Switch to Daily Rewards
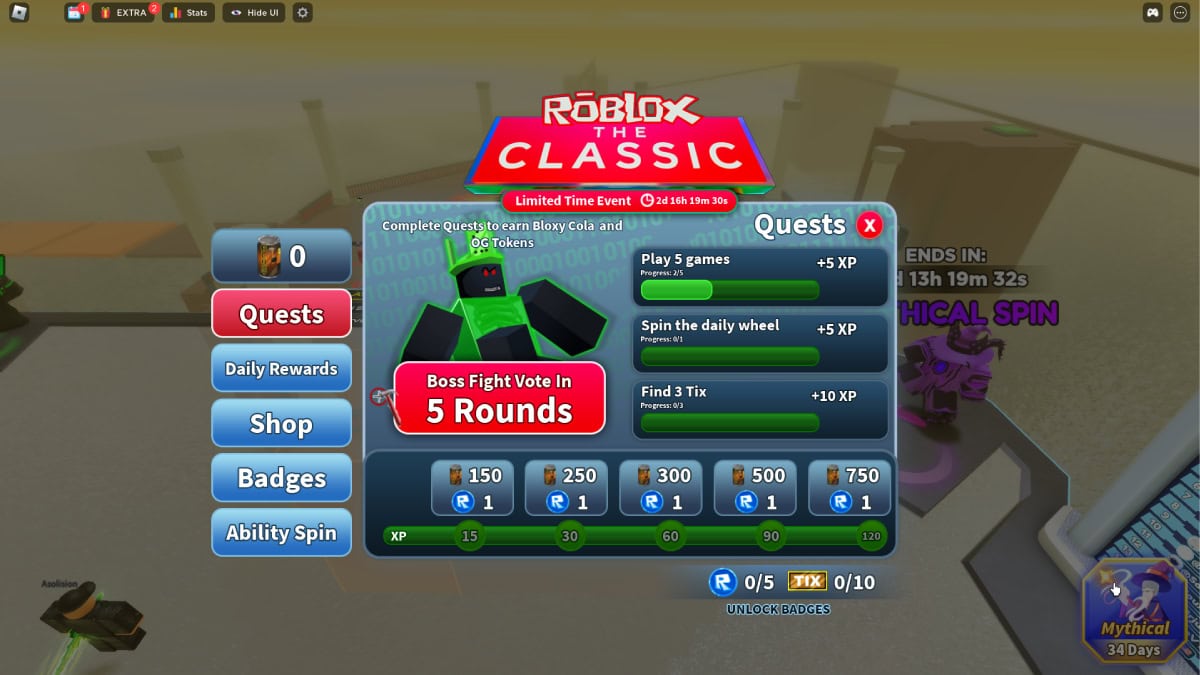Screen dimensions: 1200x675 coord(281,368)
